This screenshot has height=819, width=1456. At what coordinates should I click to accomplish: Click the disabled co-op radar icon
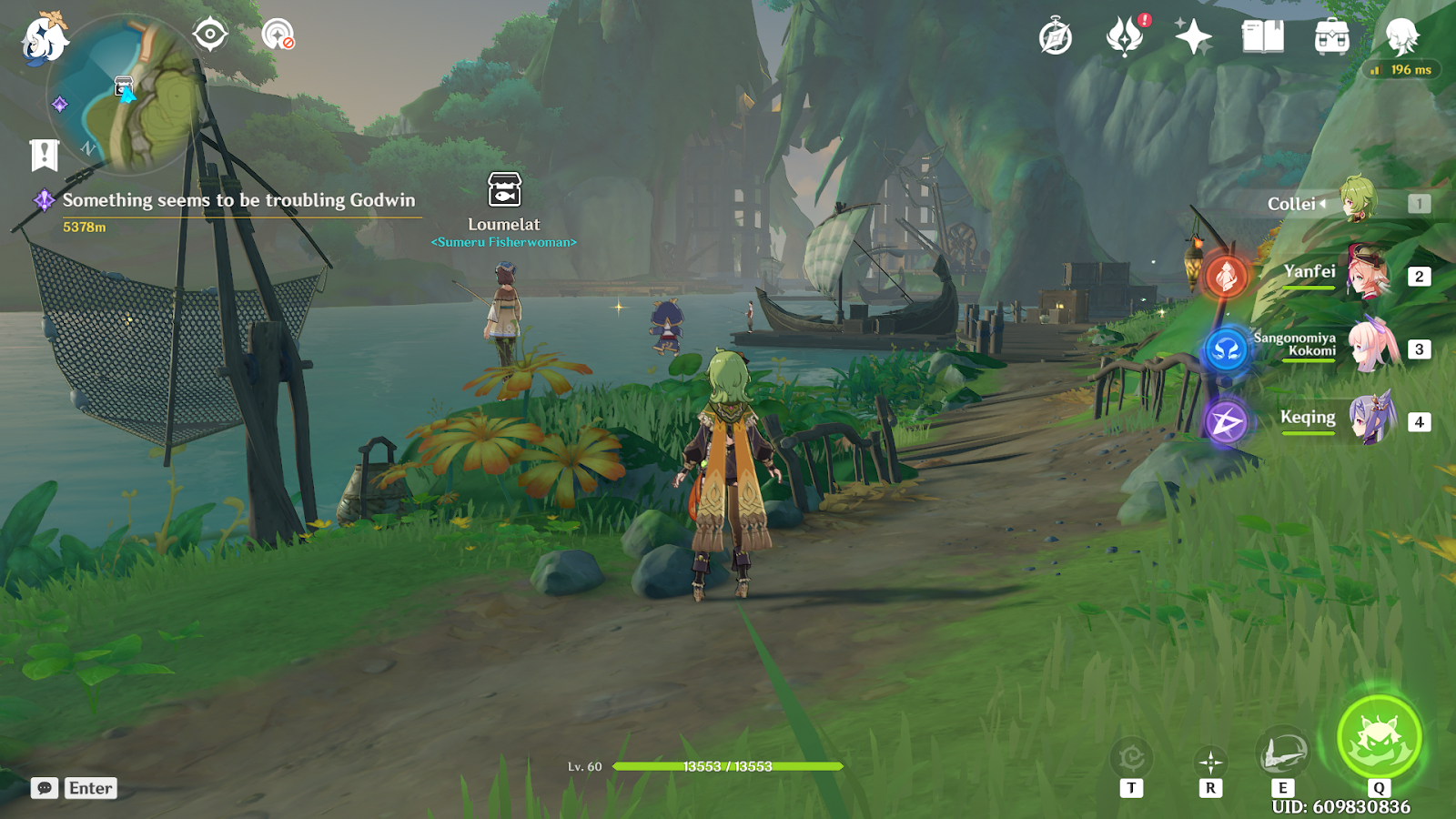coord(278,35)
